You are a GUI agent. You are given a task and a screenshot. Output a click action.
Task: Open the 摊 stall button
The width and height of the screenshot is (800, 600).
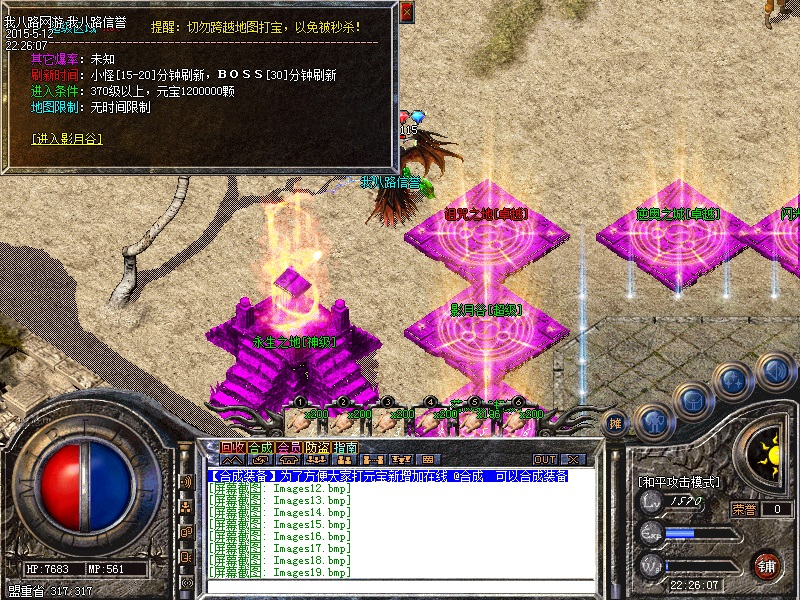point(616,424)
